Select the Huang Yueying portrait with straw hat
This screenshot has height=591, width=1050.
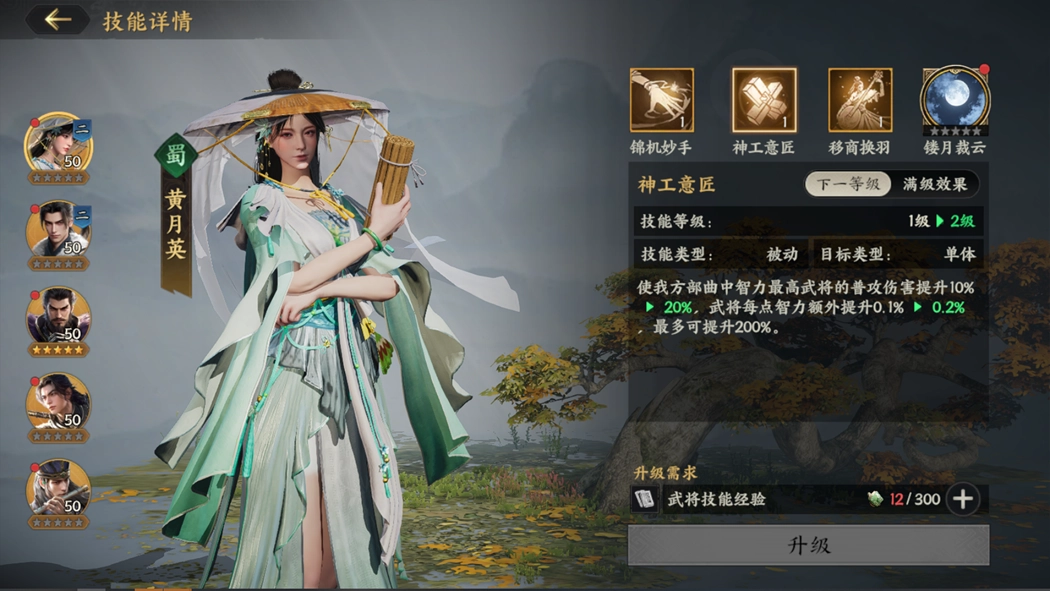pos(59,145)
